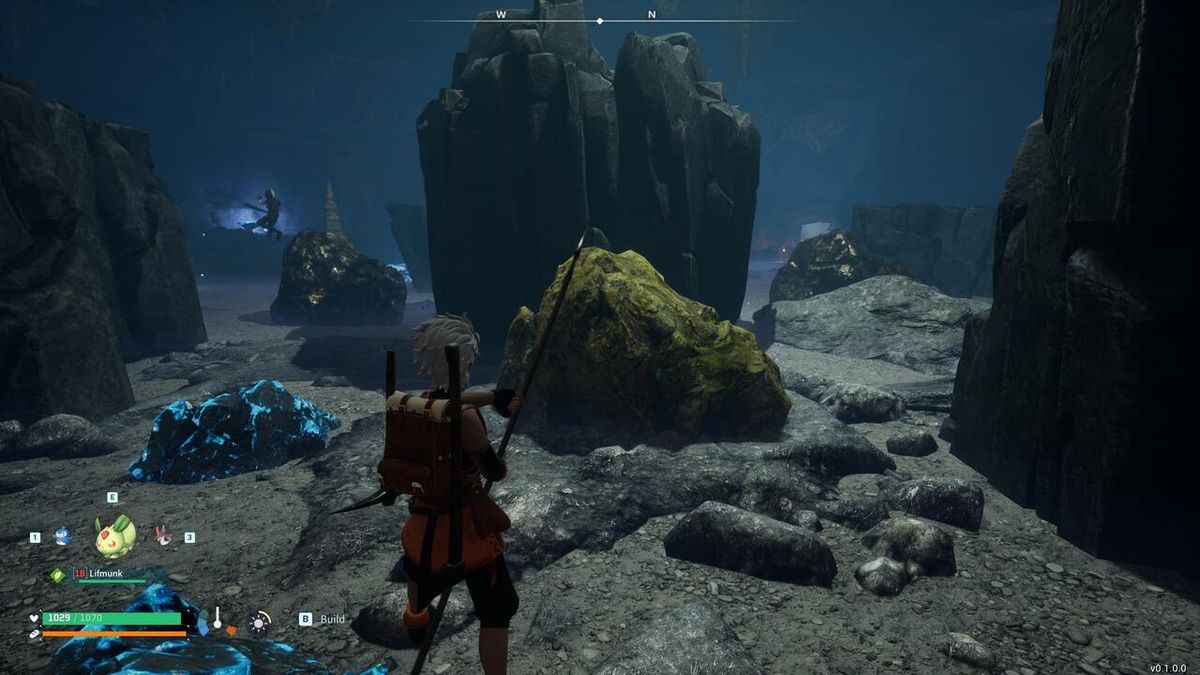Select the Lifmunk pal icon
1200x675 pixels.
tap(115, 535)
